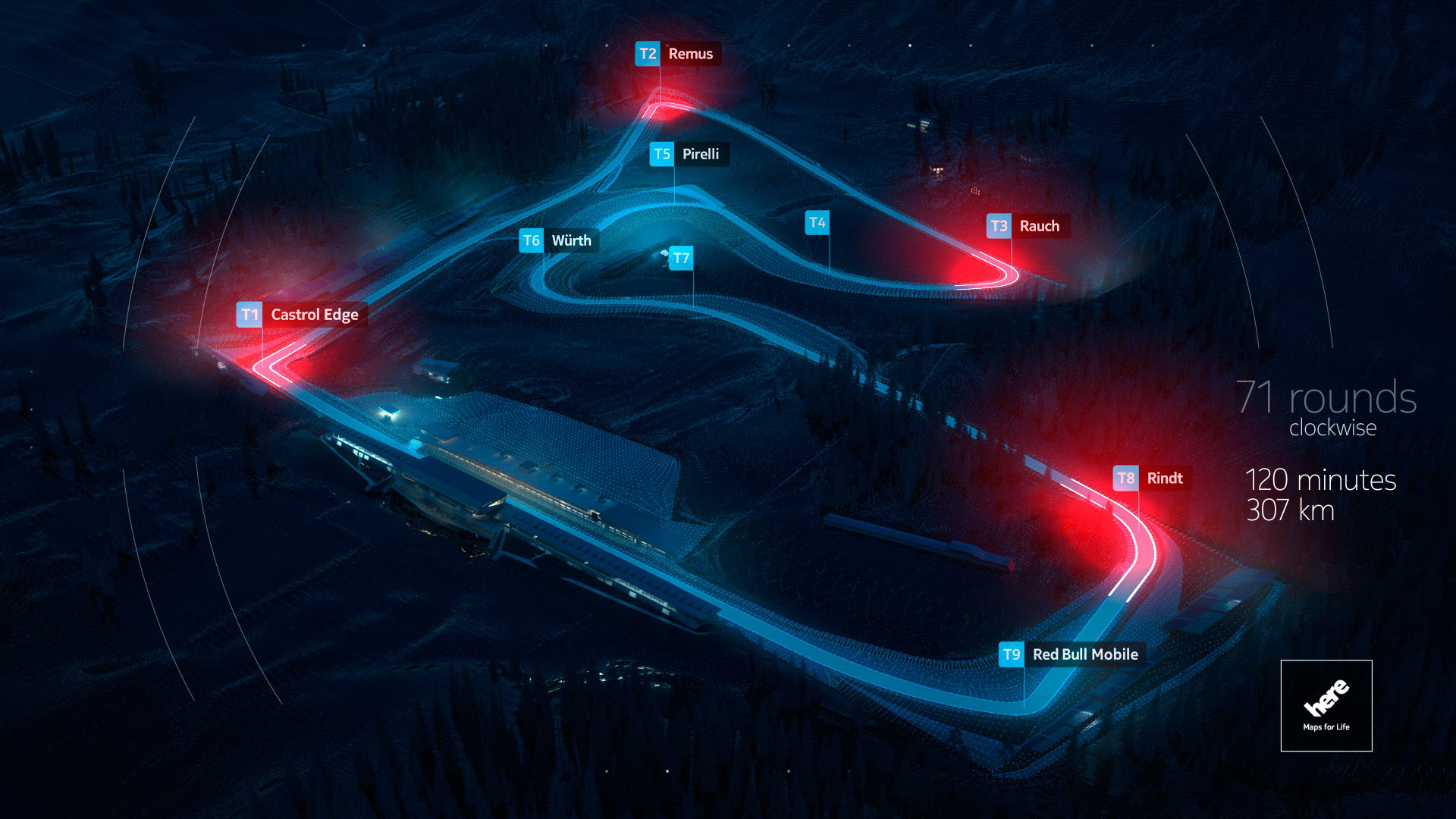Choose the T2 Remus corner label
Viewport: 1456px width, 819px height.
coord(677,54)
